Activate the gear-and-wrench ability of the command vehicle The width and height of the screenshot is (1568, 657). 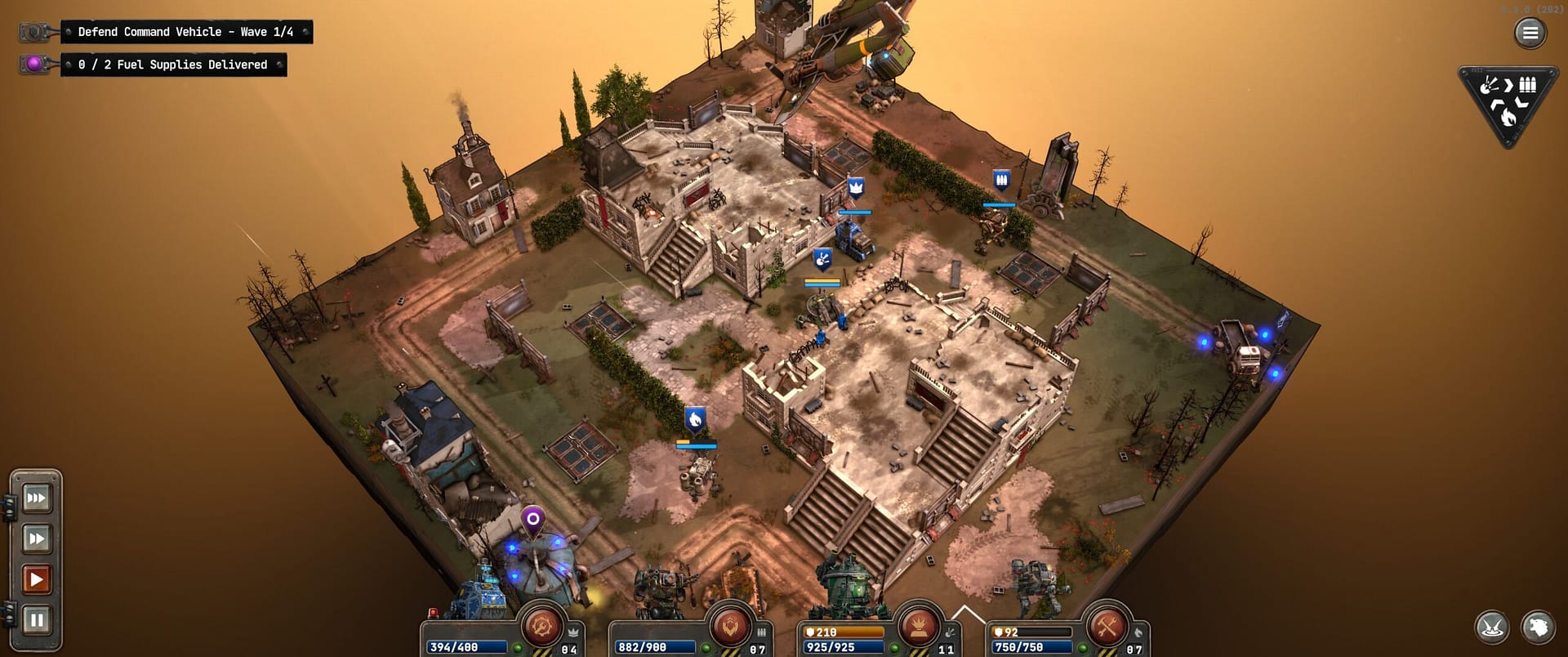click(x=541, y=628)
